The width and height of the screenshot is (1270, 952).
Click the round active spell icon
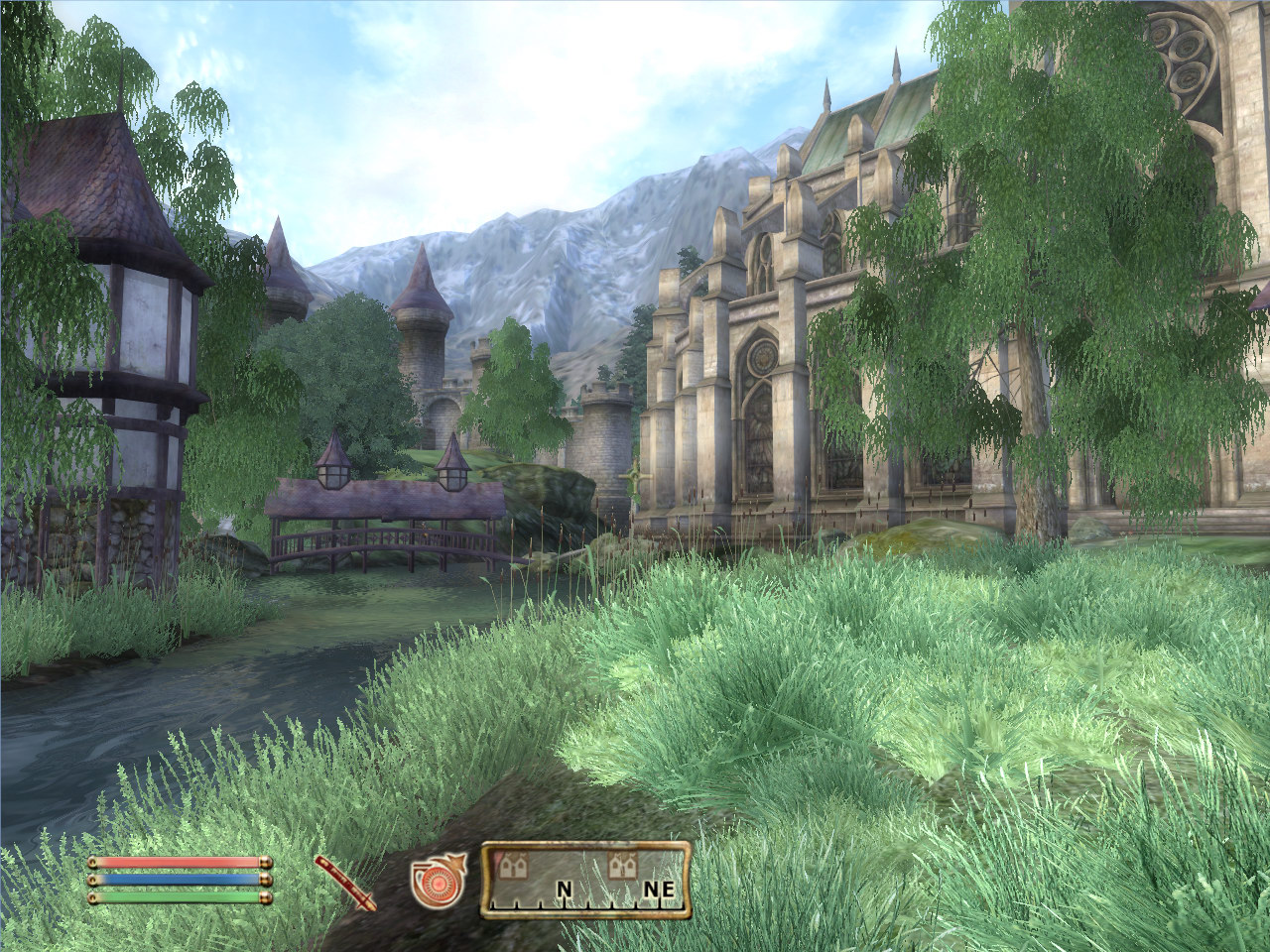pyautogui.click(x=435, y=882)
